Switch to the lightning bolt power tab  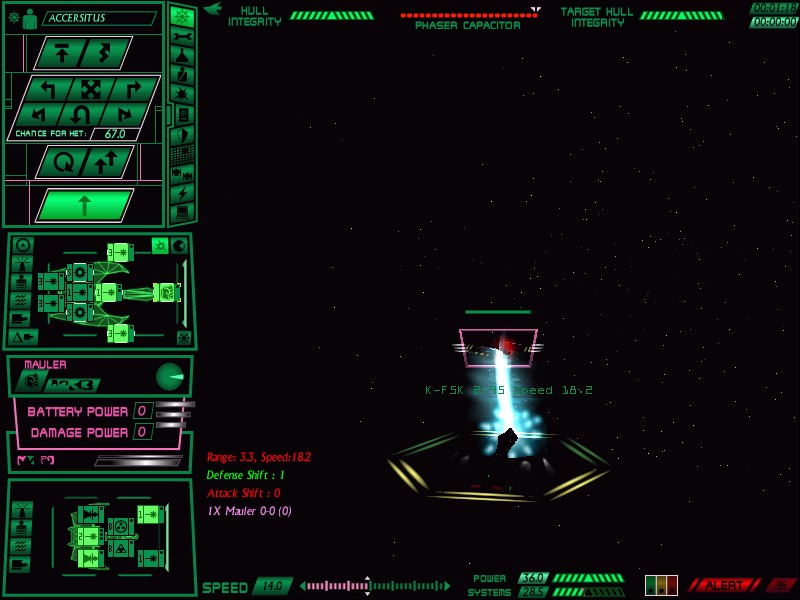(x=182, y=192)
